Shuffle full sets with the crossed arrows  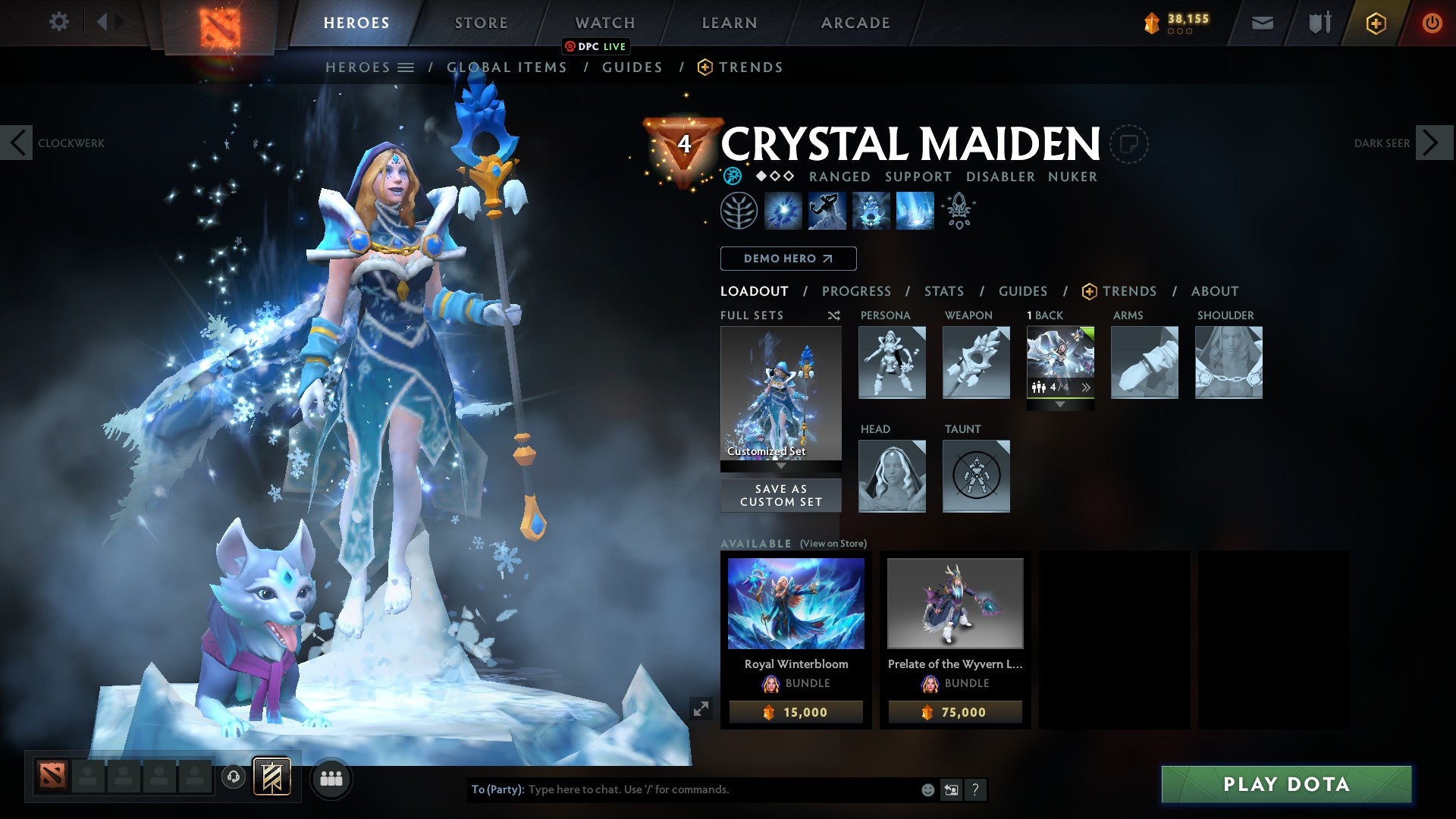click(833, 315)
